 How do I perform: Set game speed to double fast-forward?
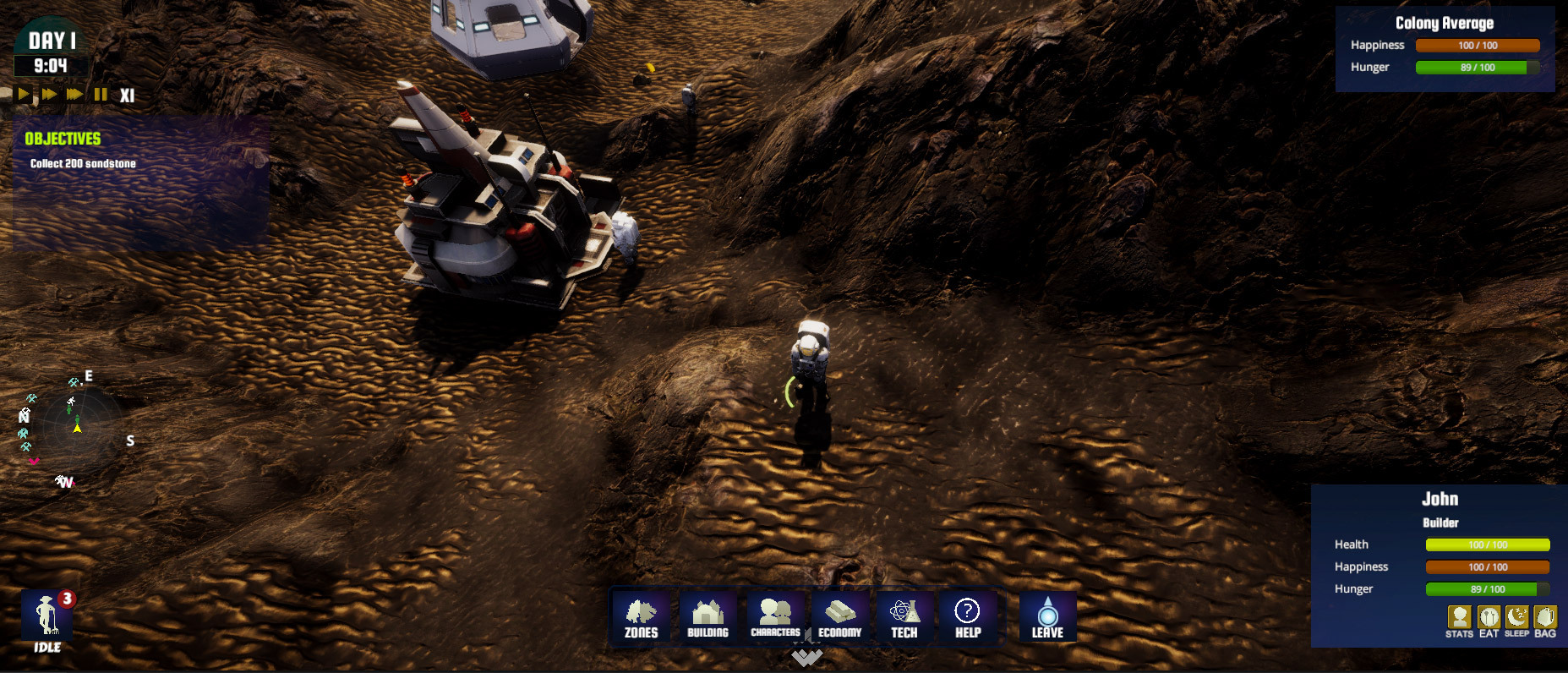click(50, 94)
